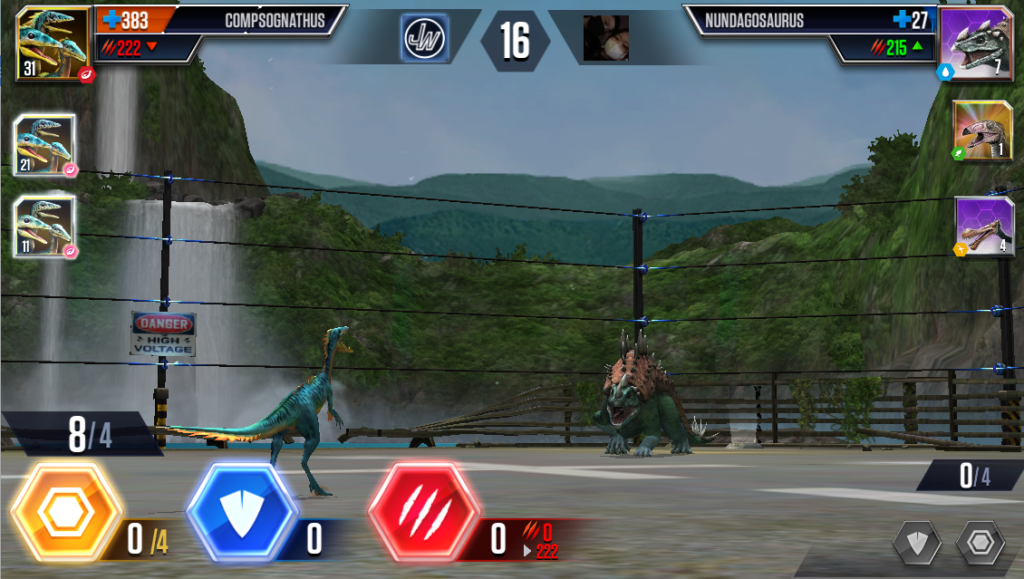Screen dimensions: 1024x579
Task: Open the opponent's avatar picture
Action: click(x=606, y=39)
